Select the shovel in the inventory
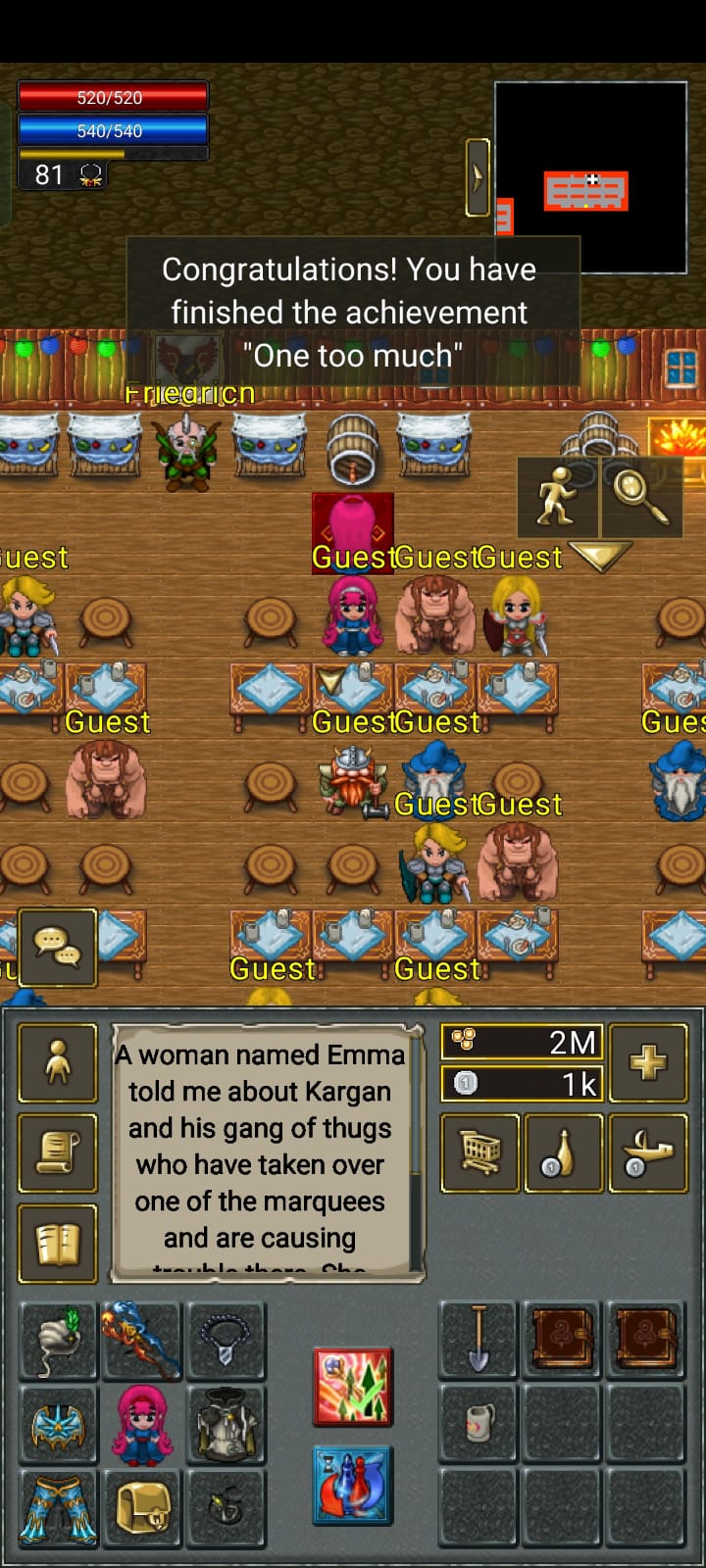Viewport: 706px width, 1568px height. pos(478,1341)
